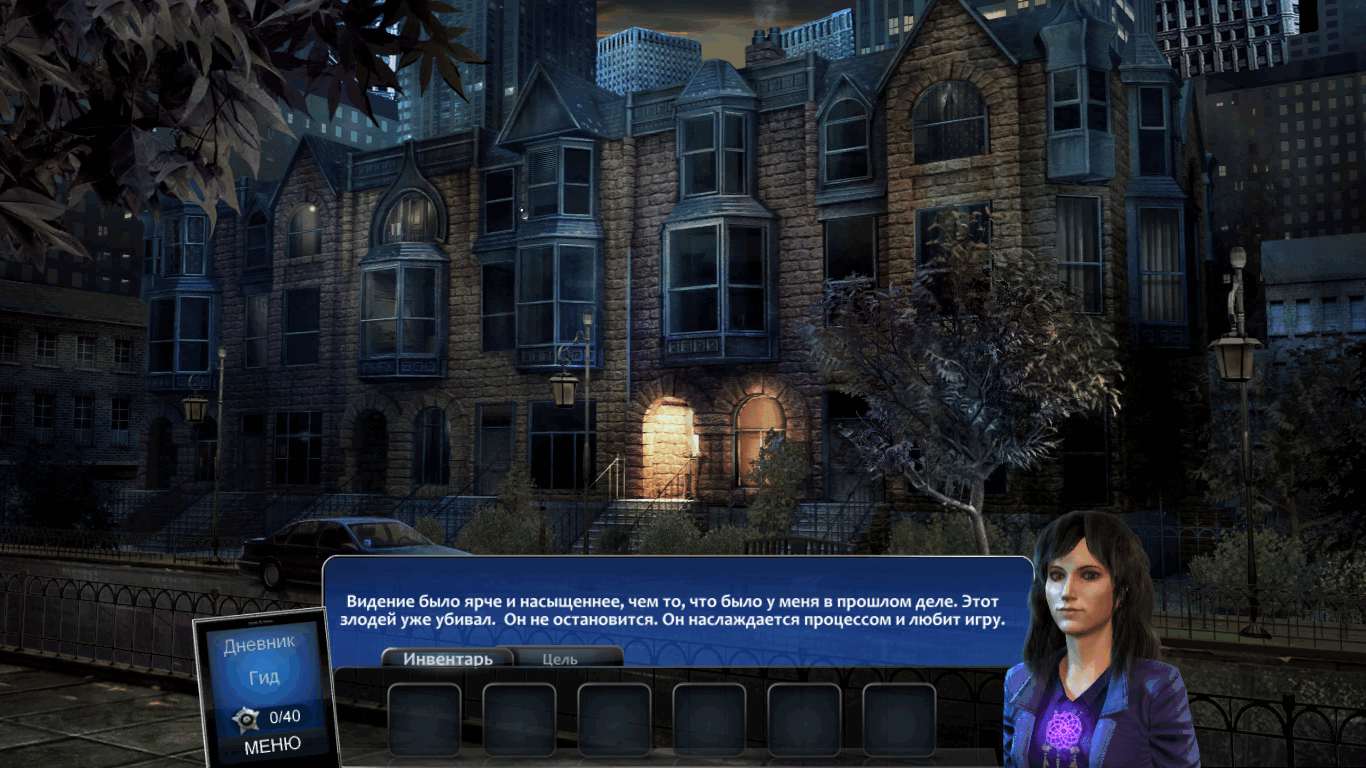Switch to the Цель tab
The image size is (1366, 768).
coord(560,659)
